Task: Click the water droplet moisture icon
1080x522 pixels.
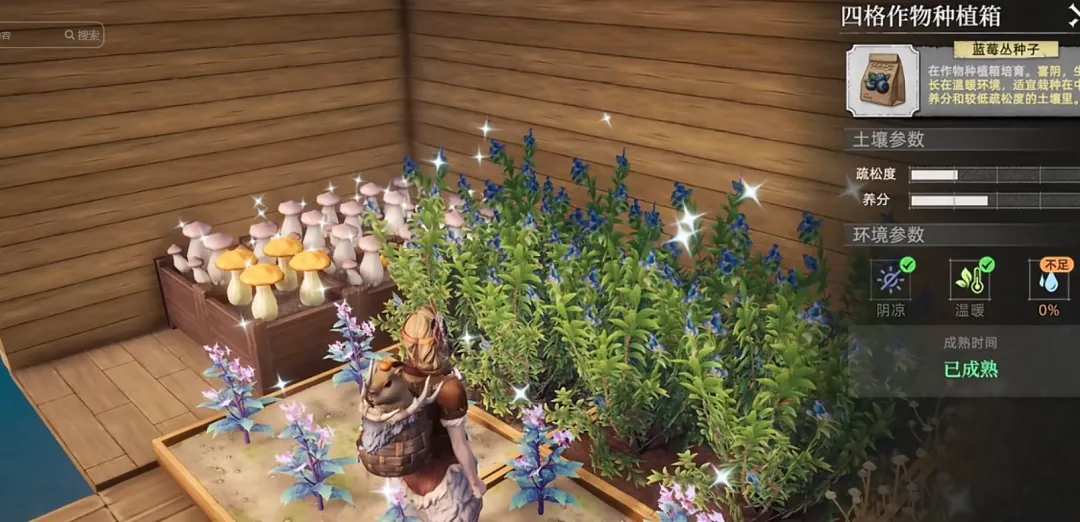Action: (x=1049, y=281)
